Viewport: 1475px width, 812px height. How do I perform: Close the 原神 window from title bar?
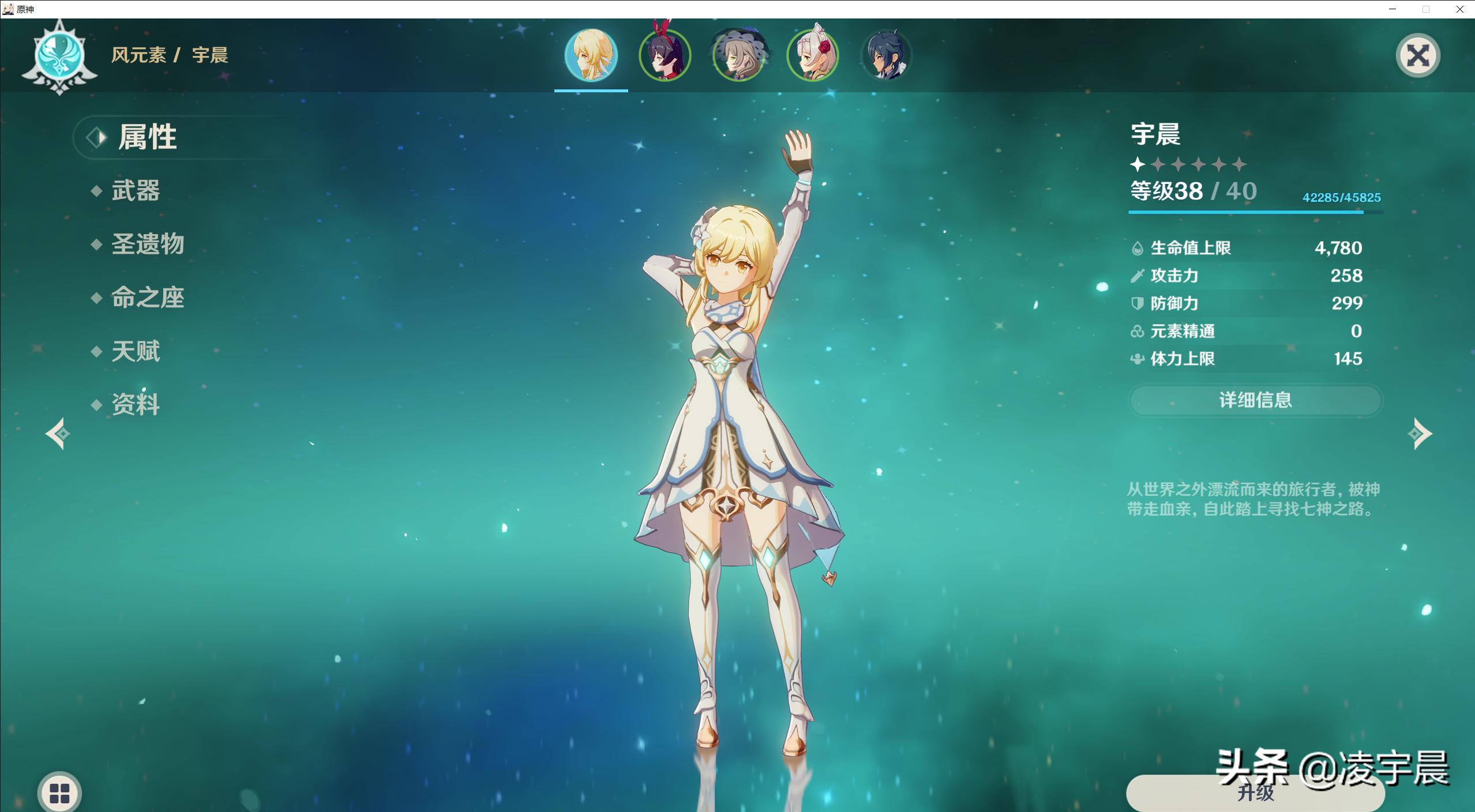(1460, 9)
